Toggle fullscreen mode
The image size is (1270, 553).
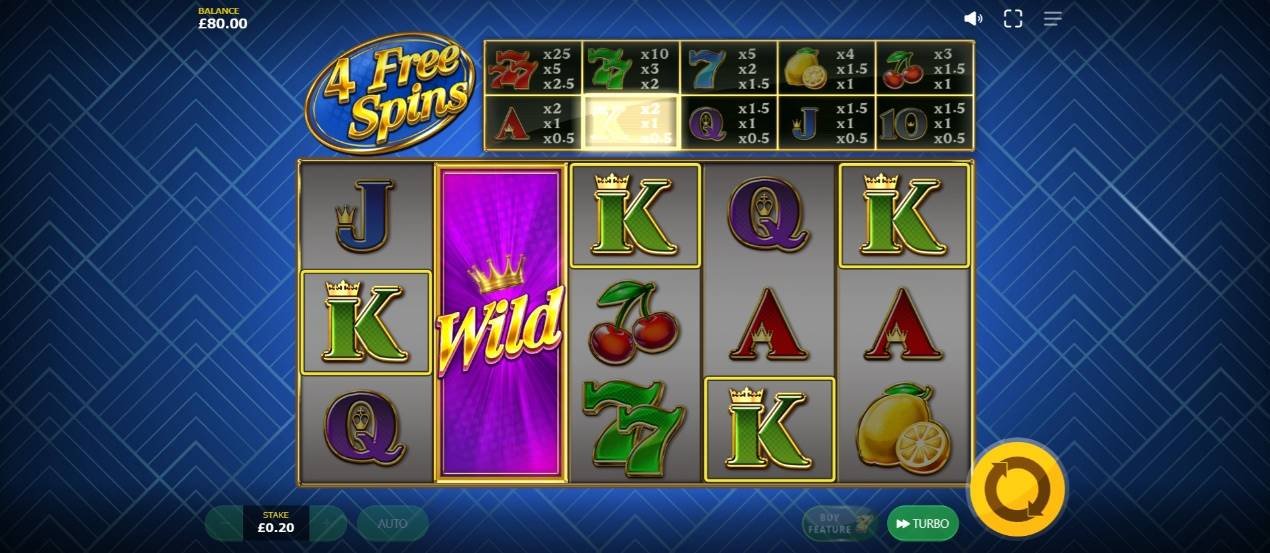(x=1013, y=19)
